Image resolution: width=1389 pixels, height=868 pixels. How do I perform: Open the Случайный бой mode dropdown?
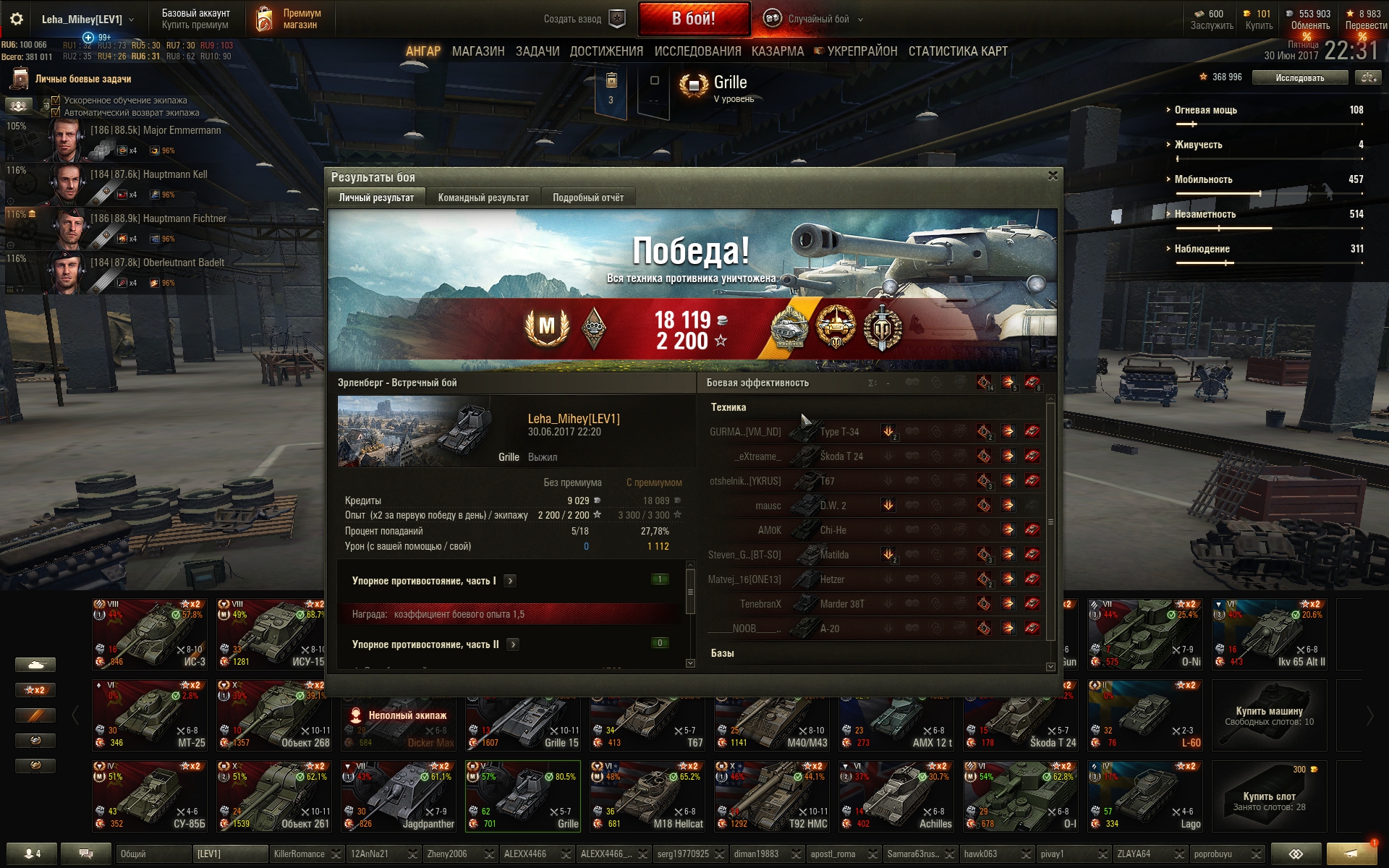click(x=817, y=20)
